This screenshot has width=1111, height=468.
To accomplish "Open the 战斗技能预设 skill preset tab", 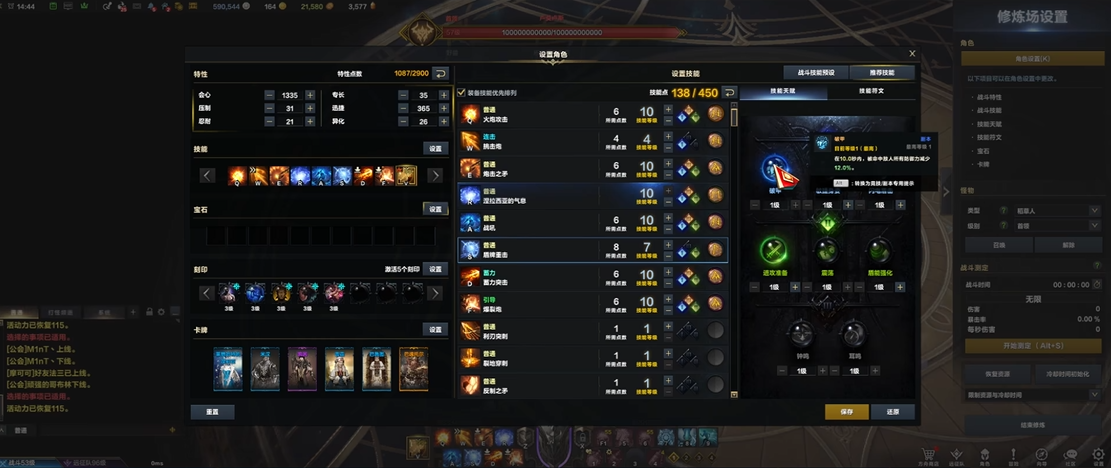I will [x=816, y=73].
